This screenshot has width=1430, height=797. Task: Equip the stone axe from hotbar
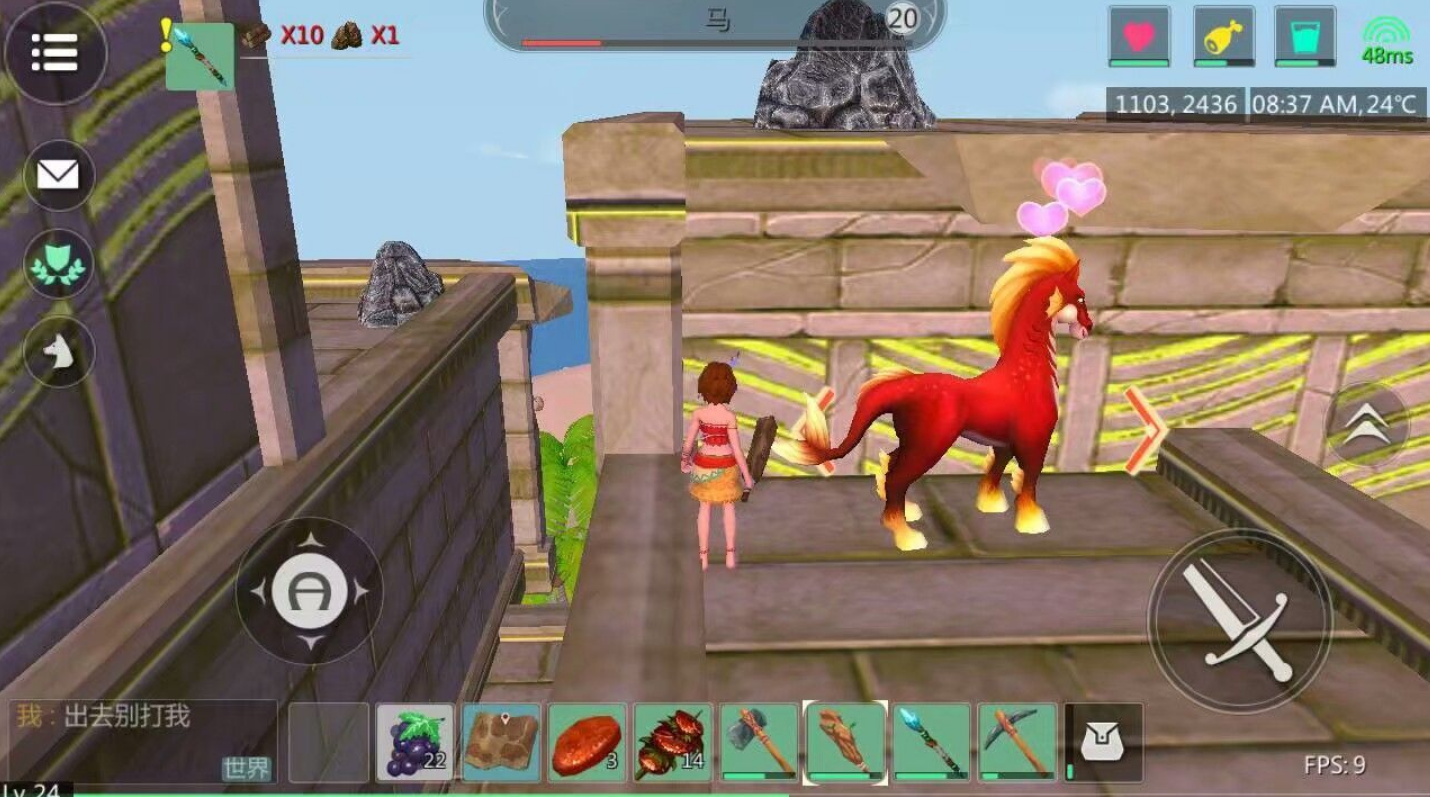coord(759,742)
